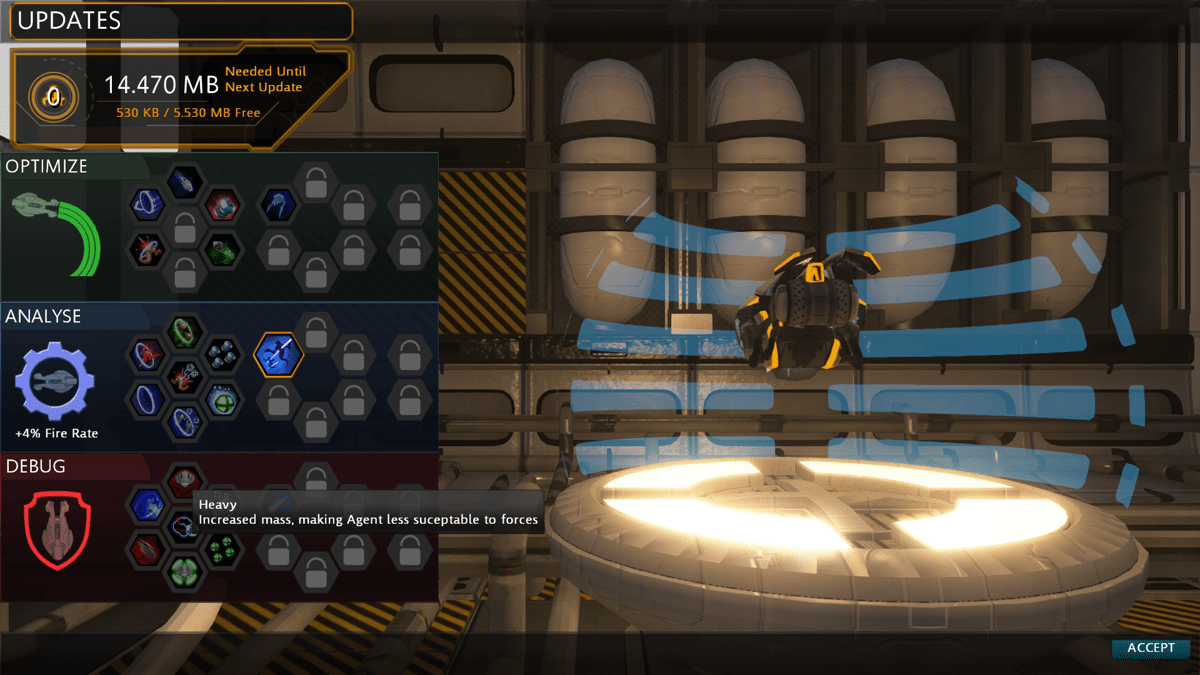Viewport: 1200px width, 675px height.
Task: Choose the solid blue hexagon Debug upgrade
Action: (147, 503)
